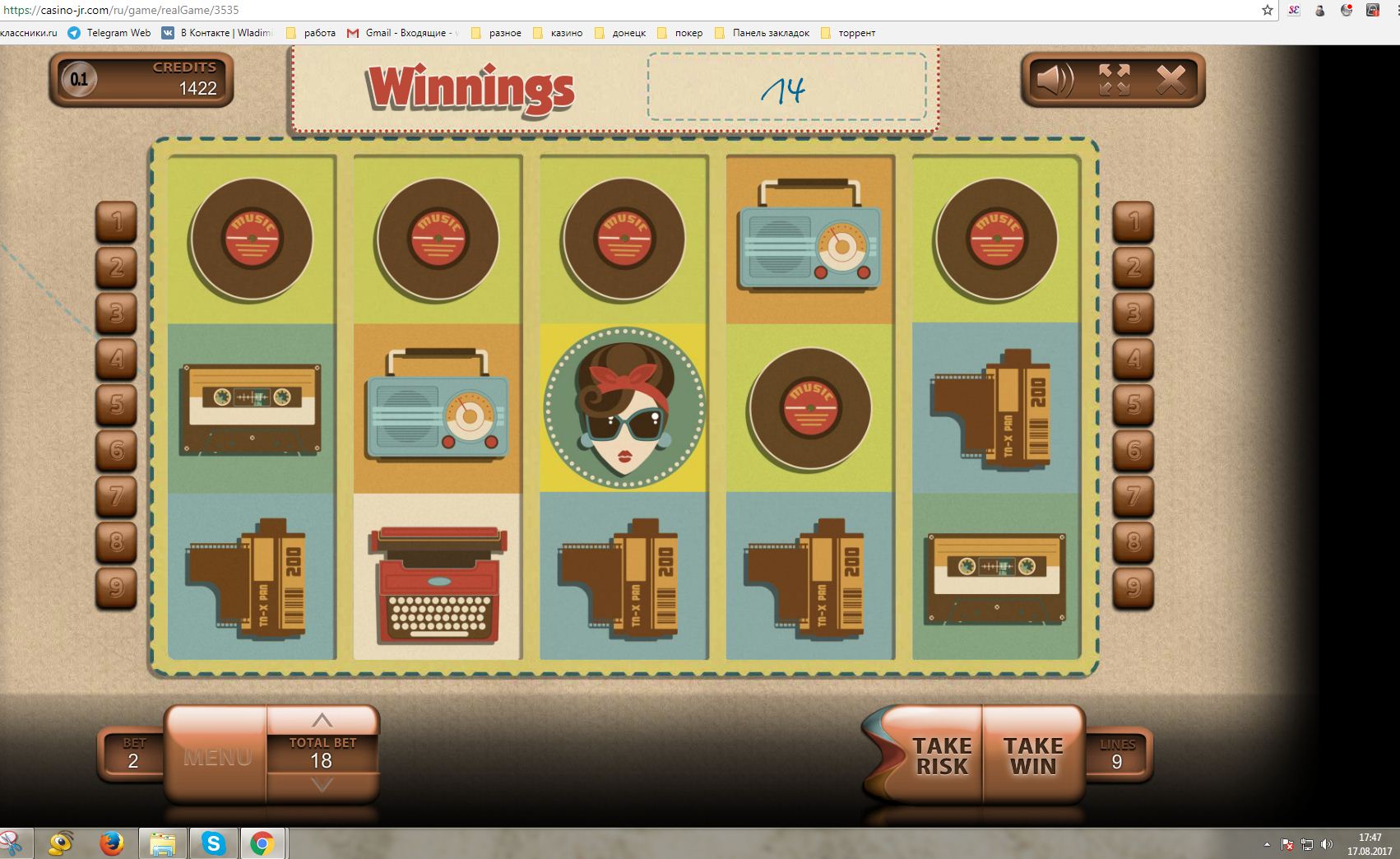The height and width of the screenshot is (859, 1400).
Task: Select the 0.1 coin denomination
Action: (x=79, y=80)
